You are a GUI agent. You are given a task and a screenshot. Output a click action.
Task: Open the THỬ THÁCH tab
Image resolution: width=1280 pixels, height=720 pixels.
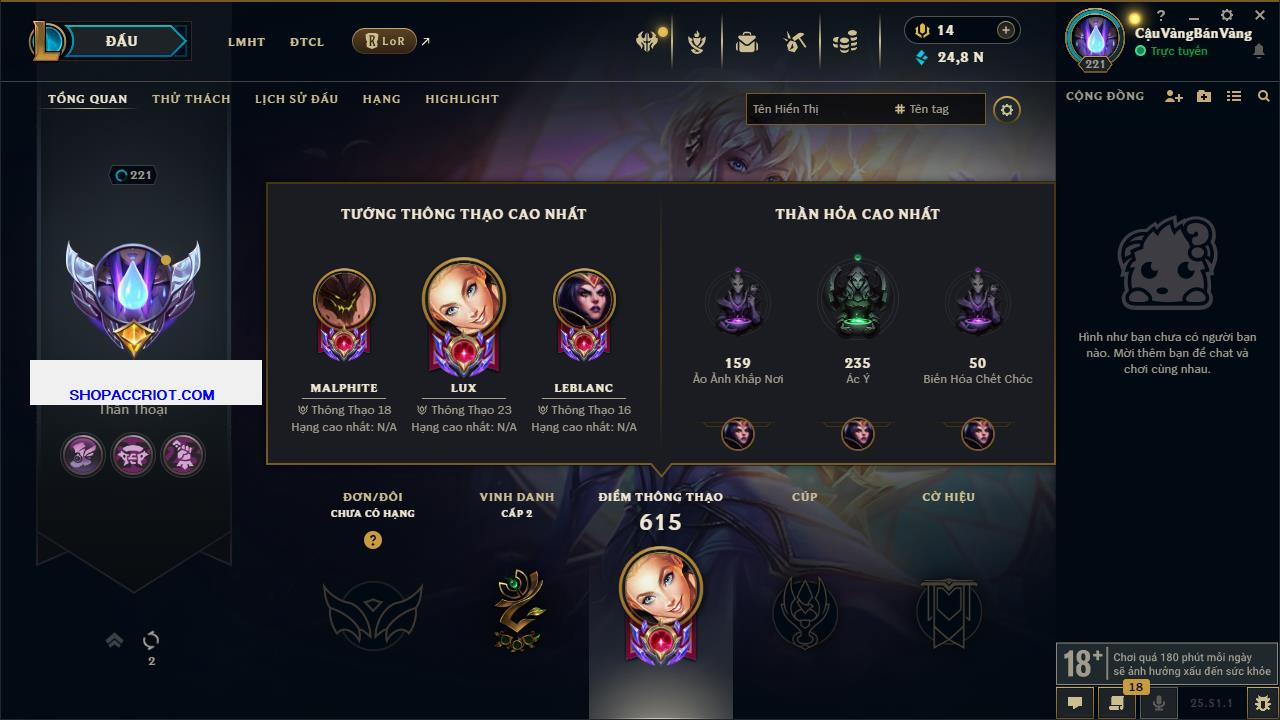(x=191, y=99)
